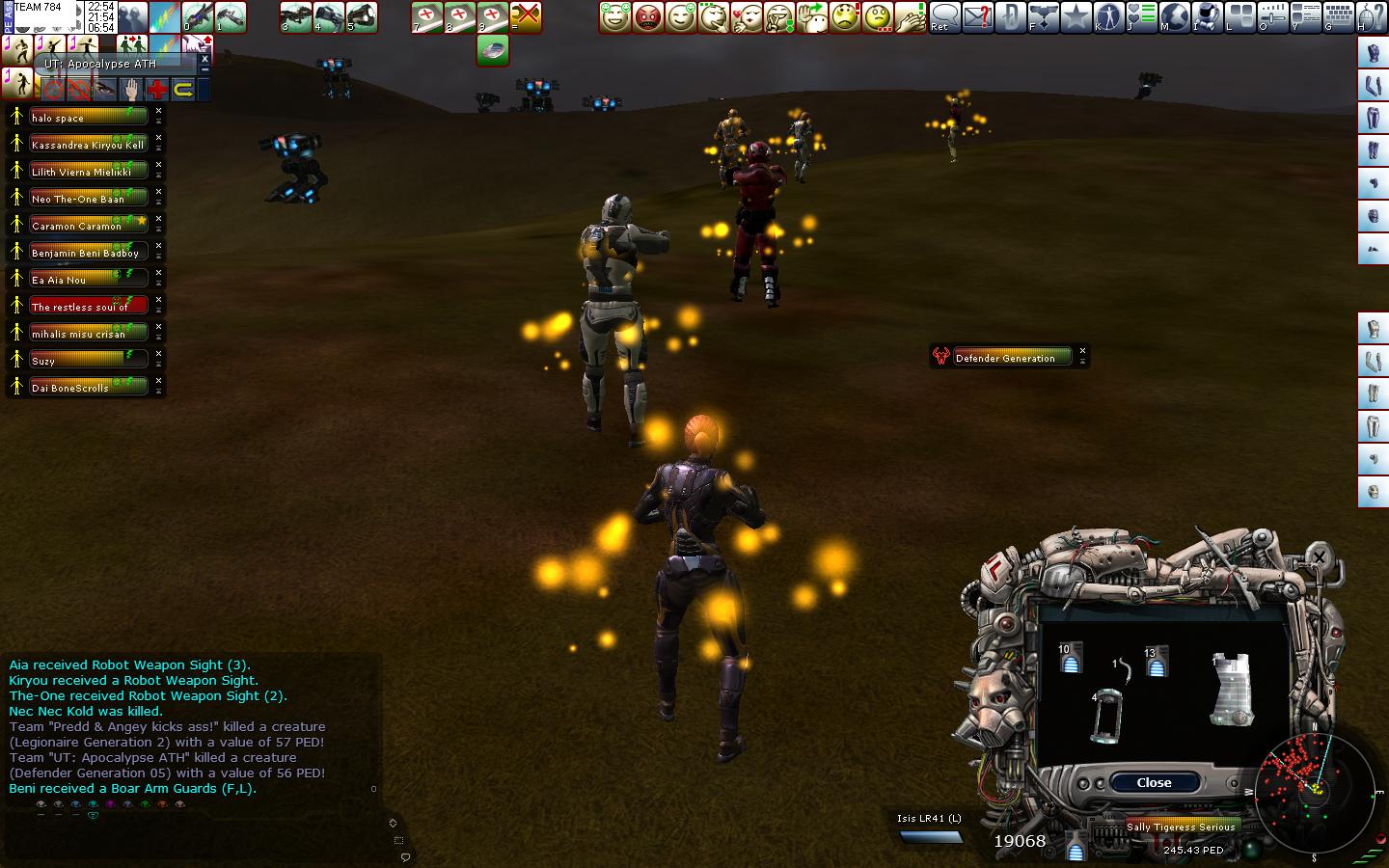Open the mail envelope icon
The image size is (1389, 868).
[x=977, y=16]
